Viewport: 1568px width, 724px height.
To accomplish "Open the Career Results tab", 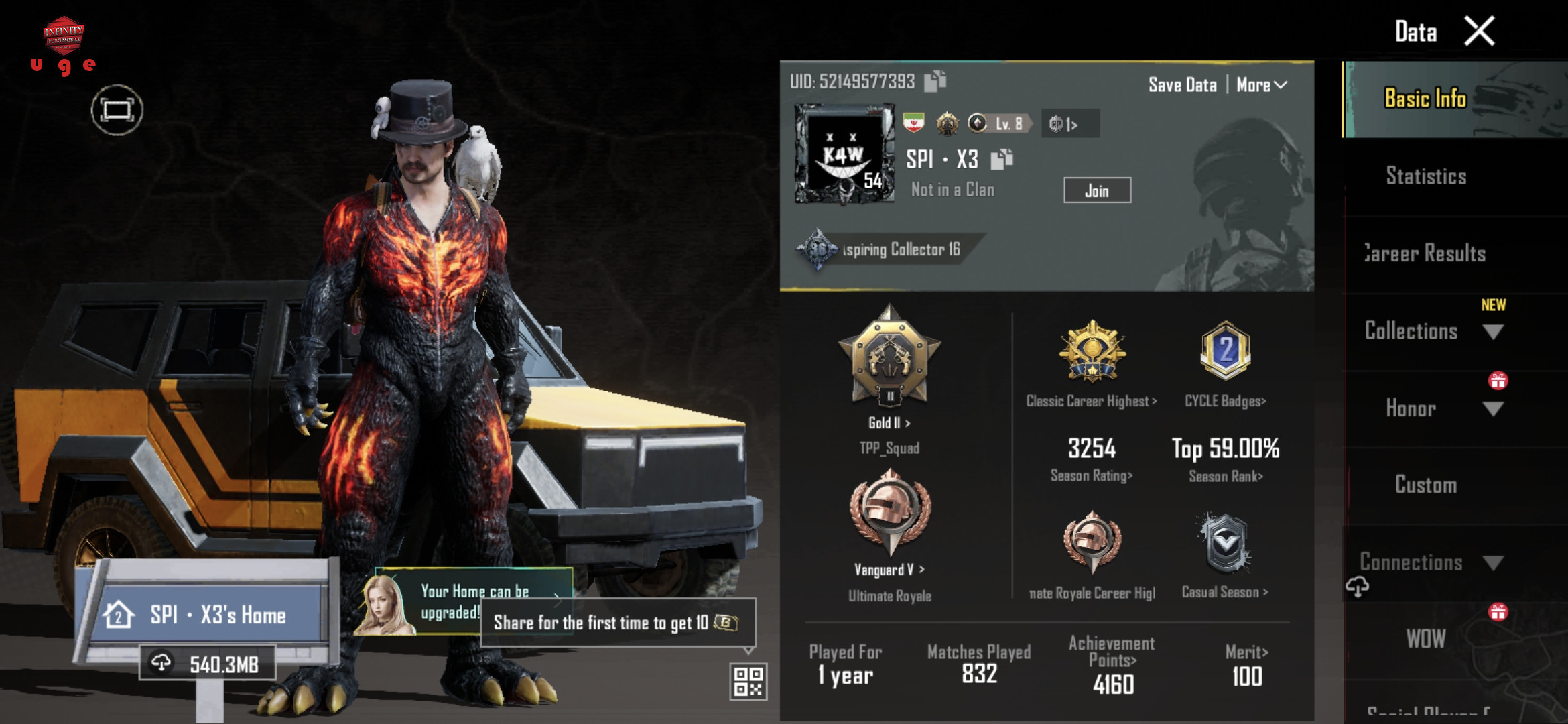I will click(x=1426, y=254).
